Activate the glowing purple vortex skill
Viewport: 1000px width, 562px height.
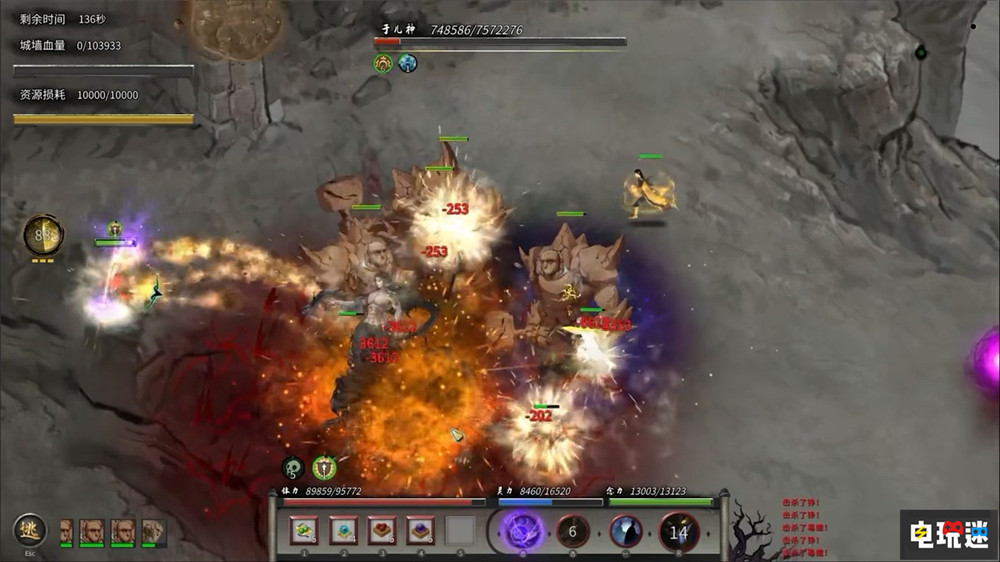[x=522, y=531]
